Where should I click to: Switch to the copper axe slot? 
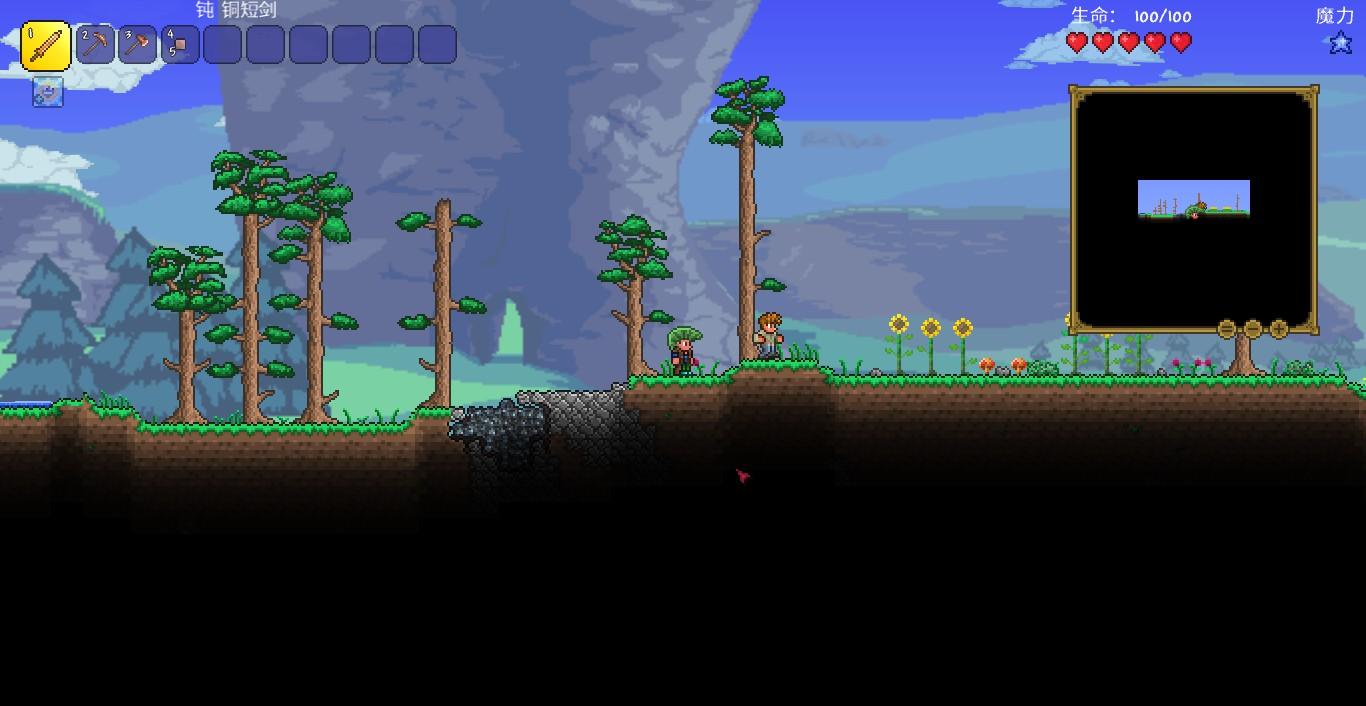pyautogui.click(x=138, y=45)
